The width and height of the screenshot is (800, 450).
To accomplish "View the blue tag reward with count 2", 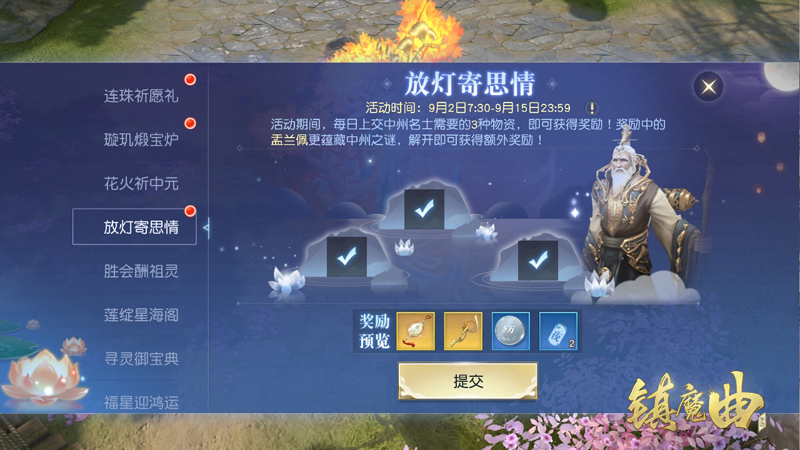I will point(558,331).
